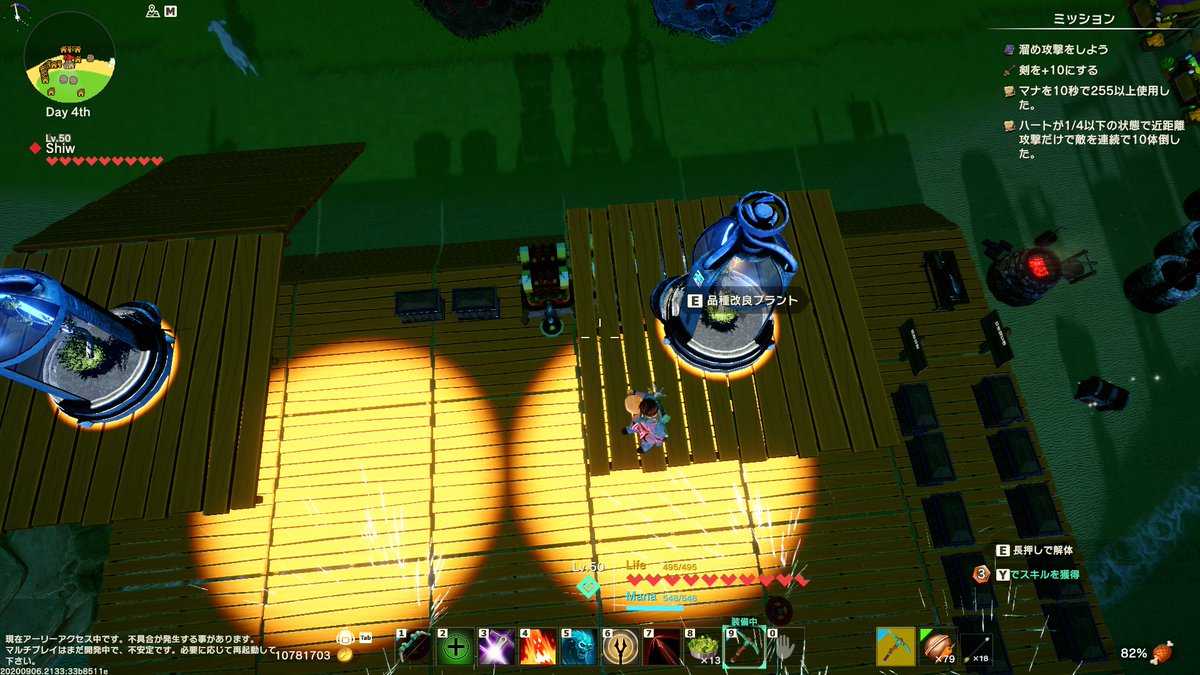Open the ミッション mission tracker panel

click(x=1084, y=18)
